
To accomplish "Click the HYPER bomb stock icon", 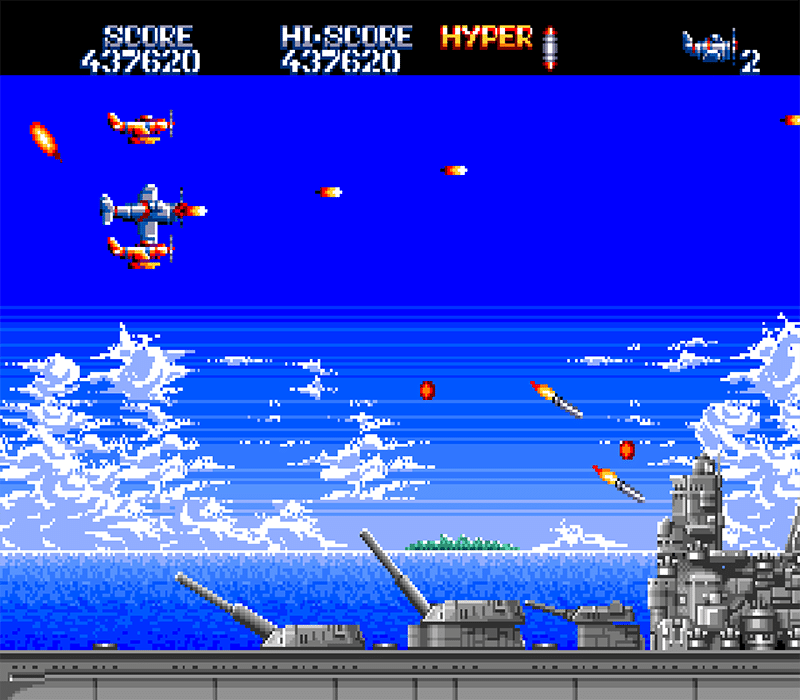I will pyautogui.click(x=548, y=46).
